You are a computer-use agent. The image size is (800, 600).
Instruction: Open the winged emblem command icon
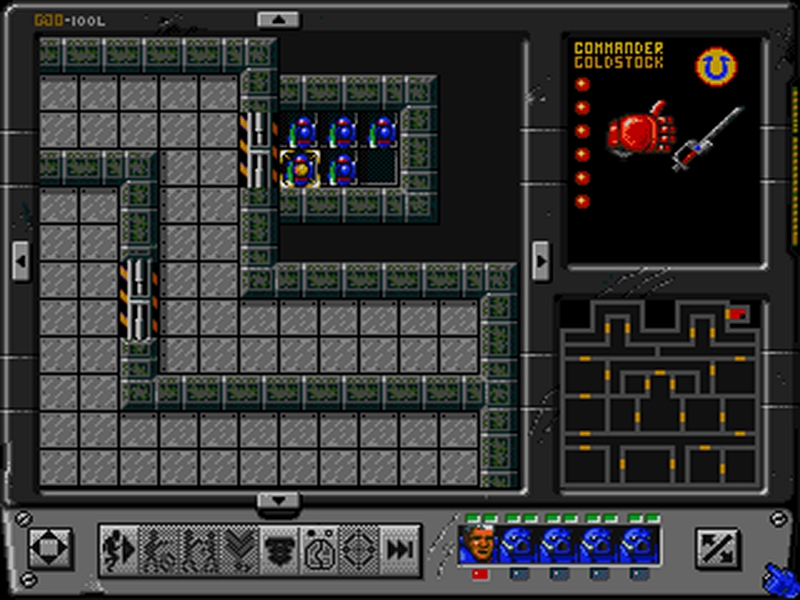coord(279,549)
